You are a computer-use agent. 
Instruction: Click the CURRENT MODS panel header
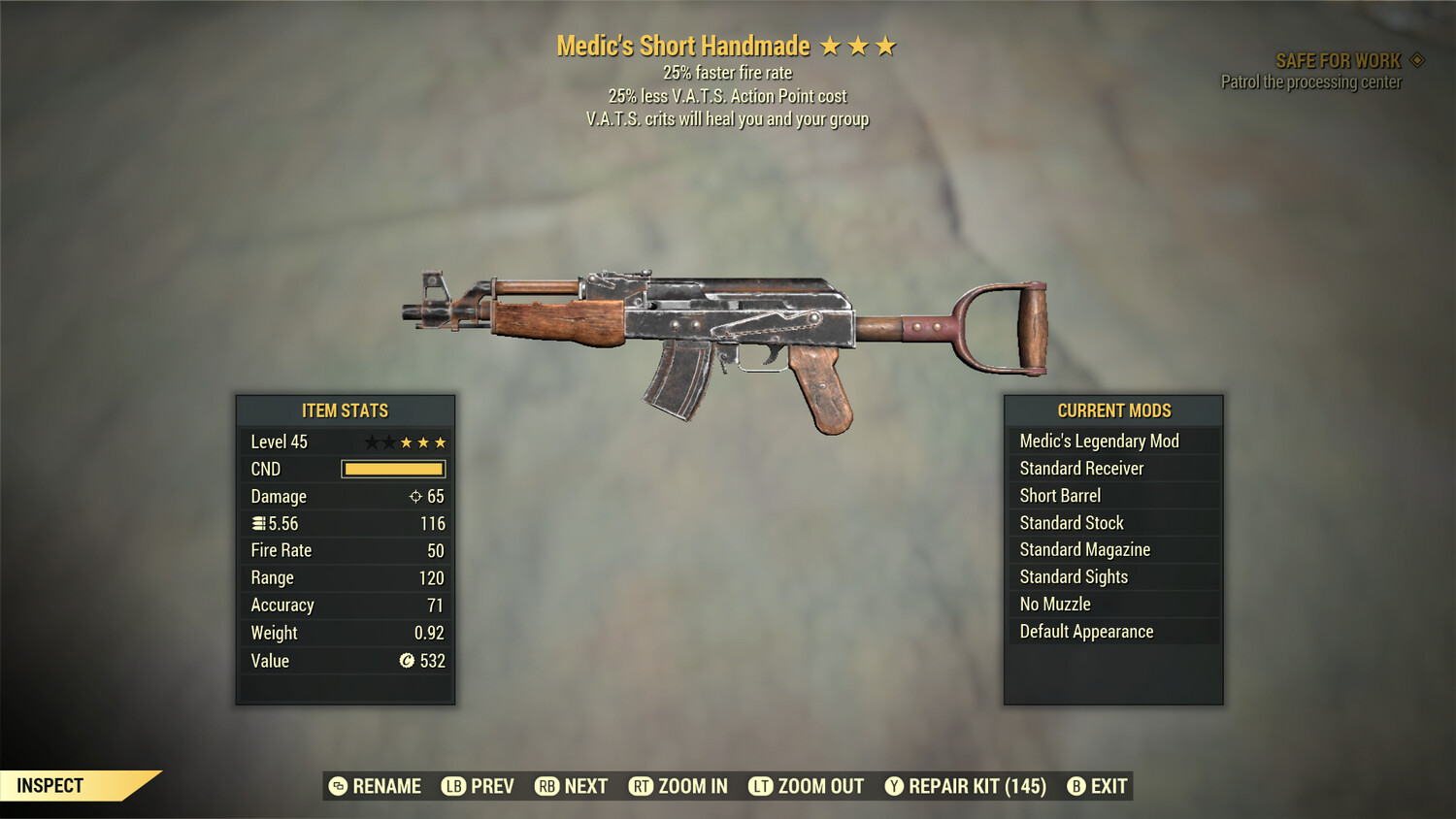click(1113, 409)
